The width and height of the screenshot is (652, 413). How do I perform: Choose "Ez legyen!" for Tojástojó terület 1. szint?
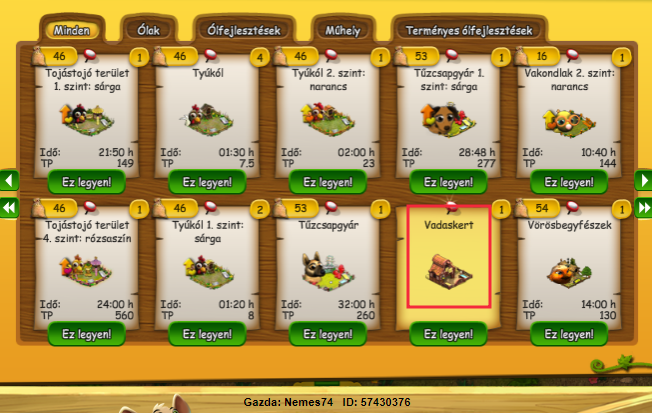(85, 182)
